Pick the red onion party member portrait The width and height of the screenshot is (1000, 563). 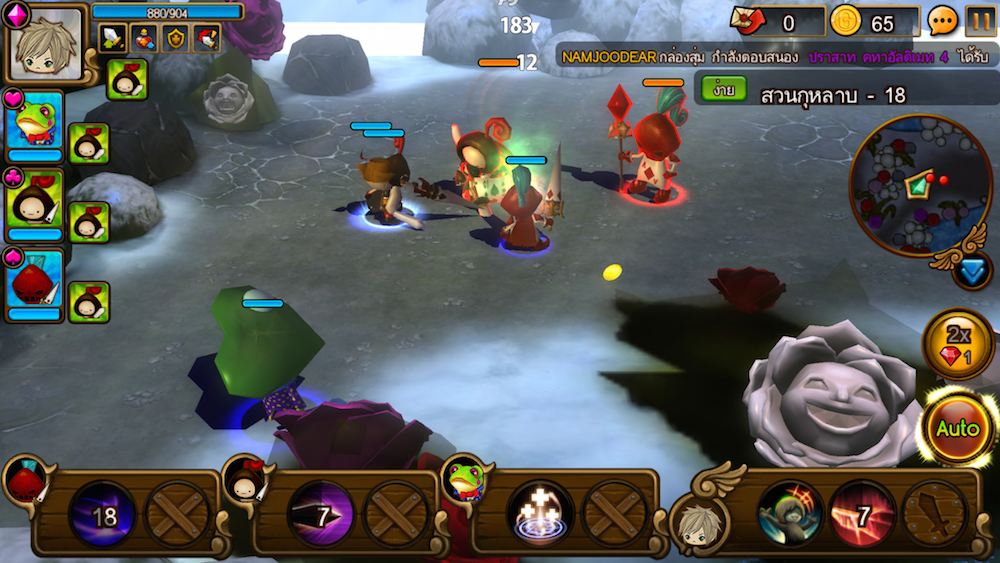(36, 283)
